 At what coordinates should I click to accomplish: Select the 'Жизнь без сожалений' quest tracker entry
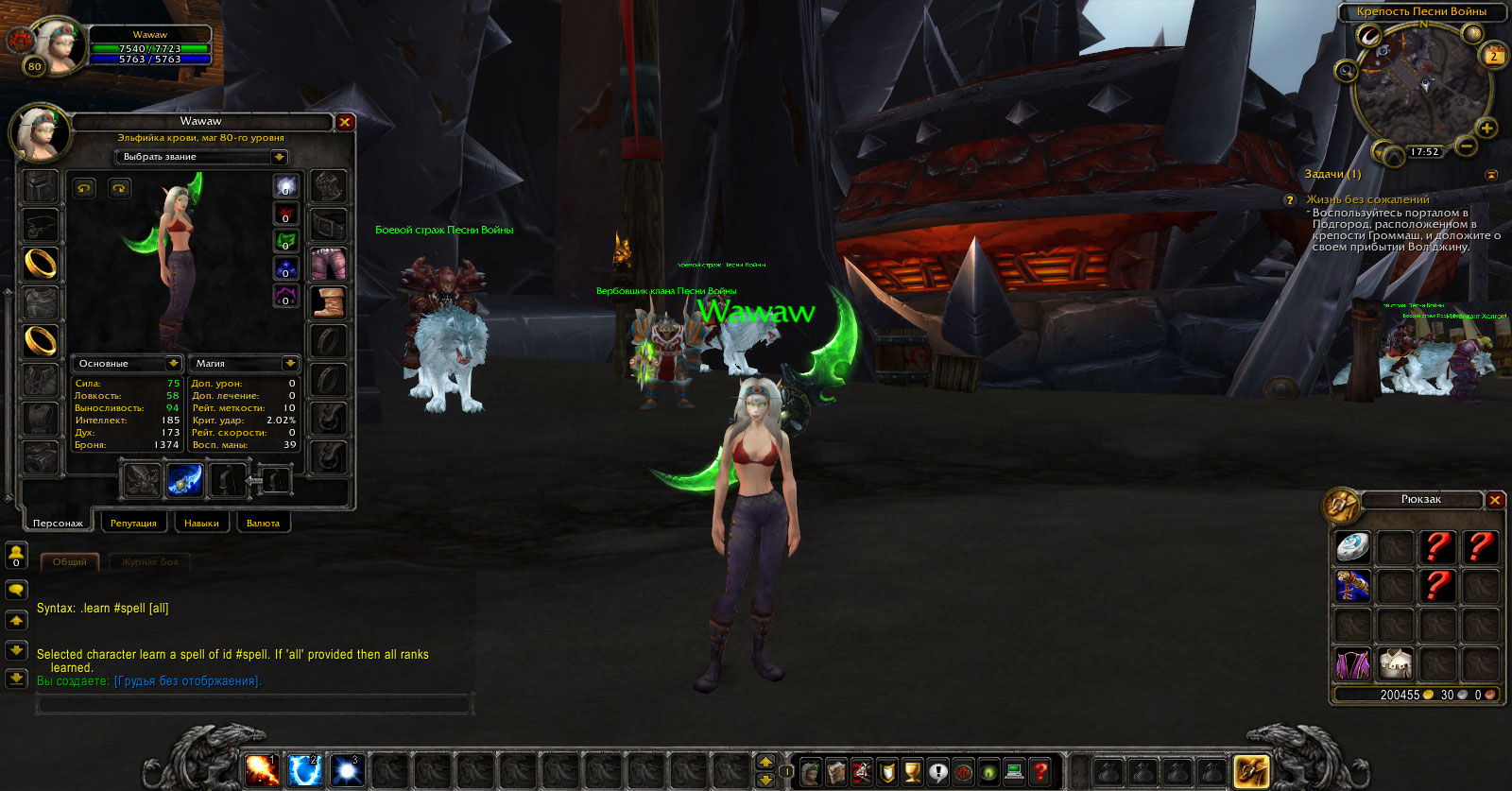pos(1367,199)
